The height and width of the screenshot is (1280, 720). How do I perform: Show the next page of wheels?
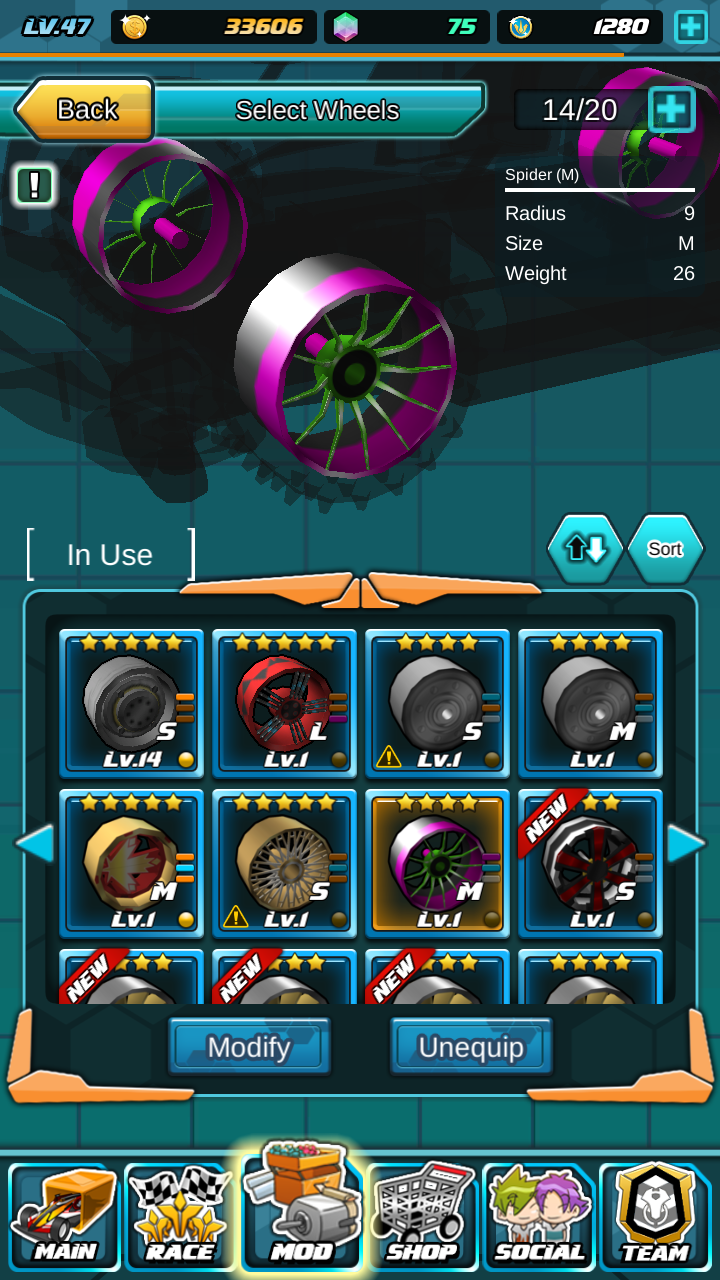point(687,843)
